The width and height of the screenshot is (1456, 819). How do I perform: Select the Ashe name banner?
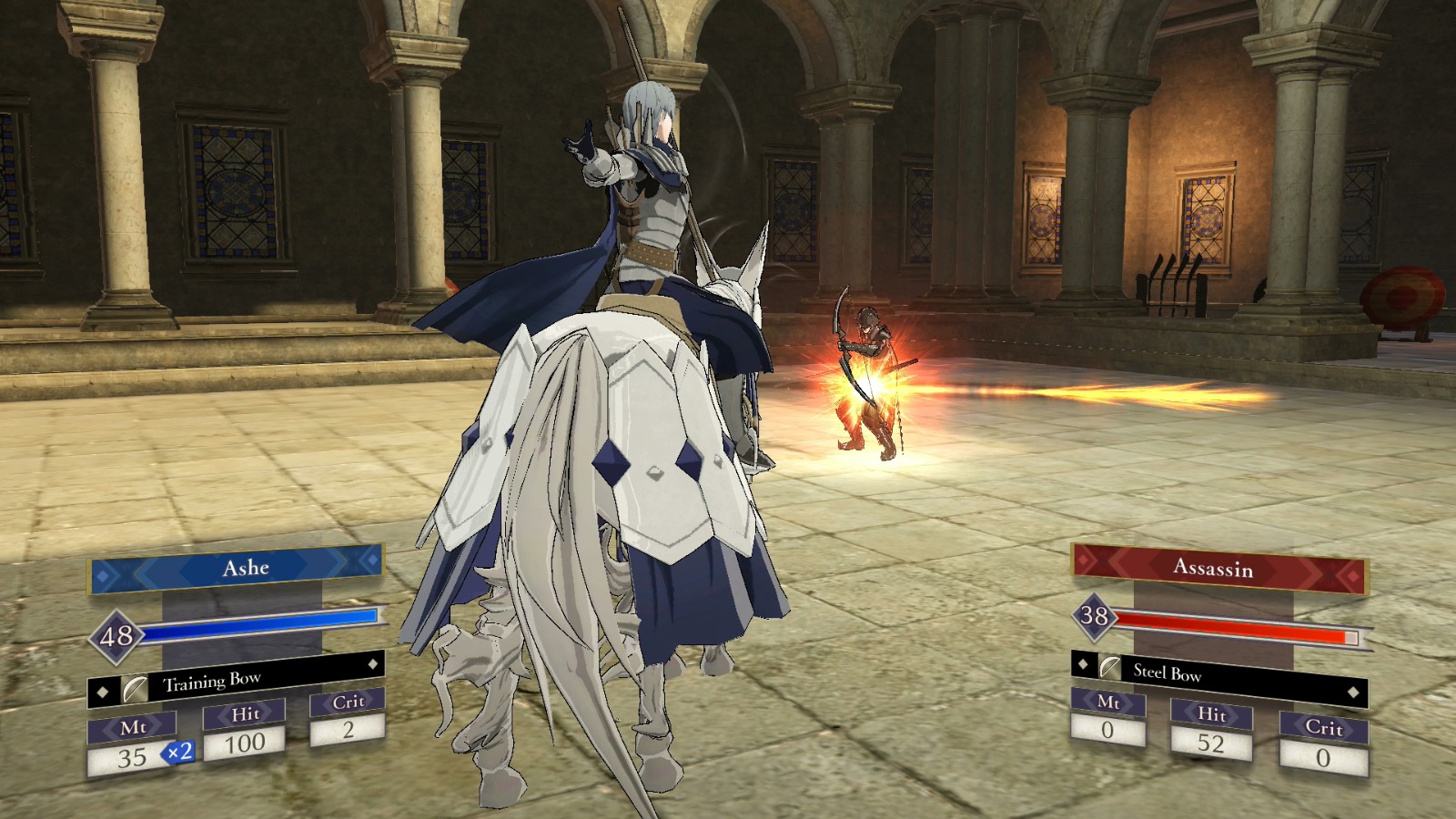coord(246,568)
